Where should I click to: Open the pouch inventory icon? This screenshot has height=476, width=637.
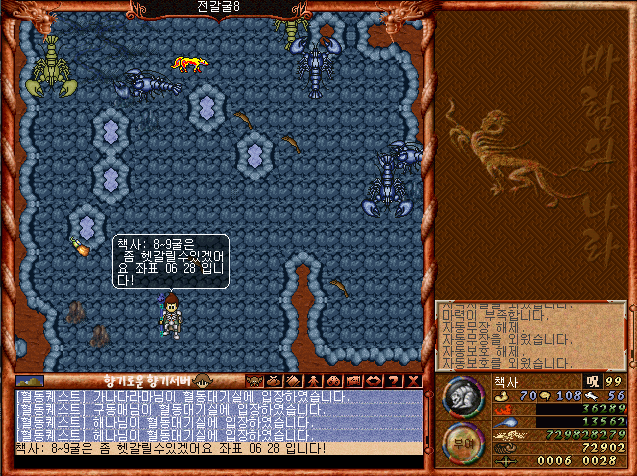click(x=274, y=380)
